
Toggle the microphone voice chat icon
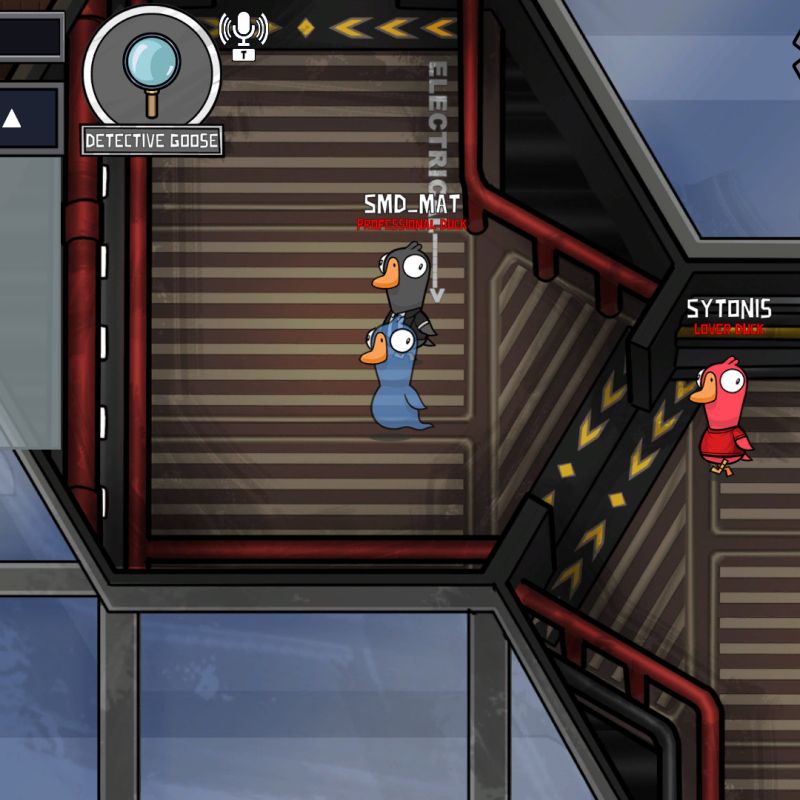point(243,33)
